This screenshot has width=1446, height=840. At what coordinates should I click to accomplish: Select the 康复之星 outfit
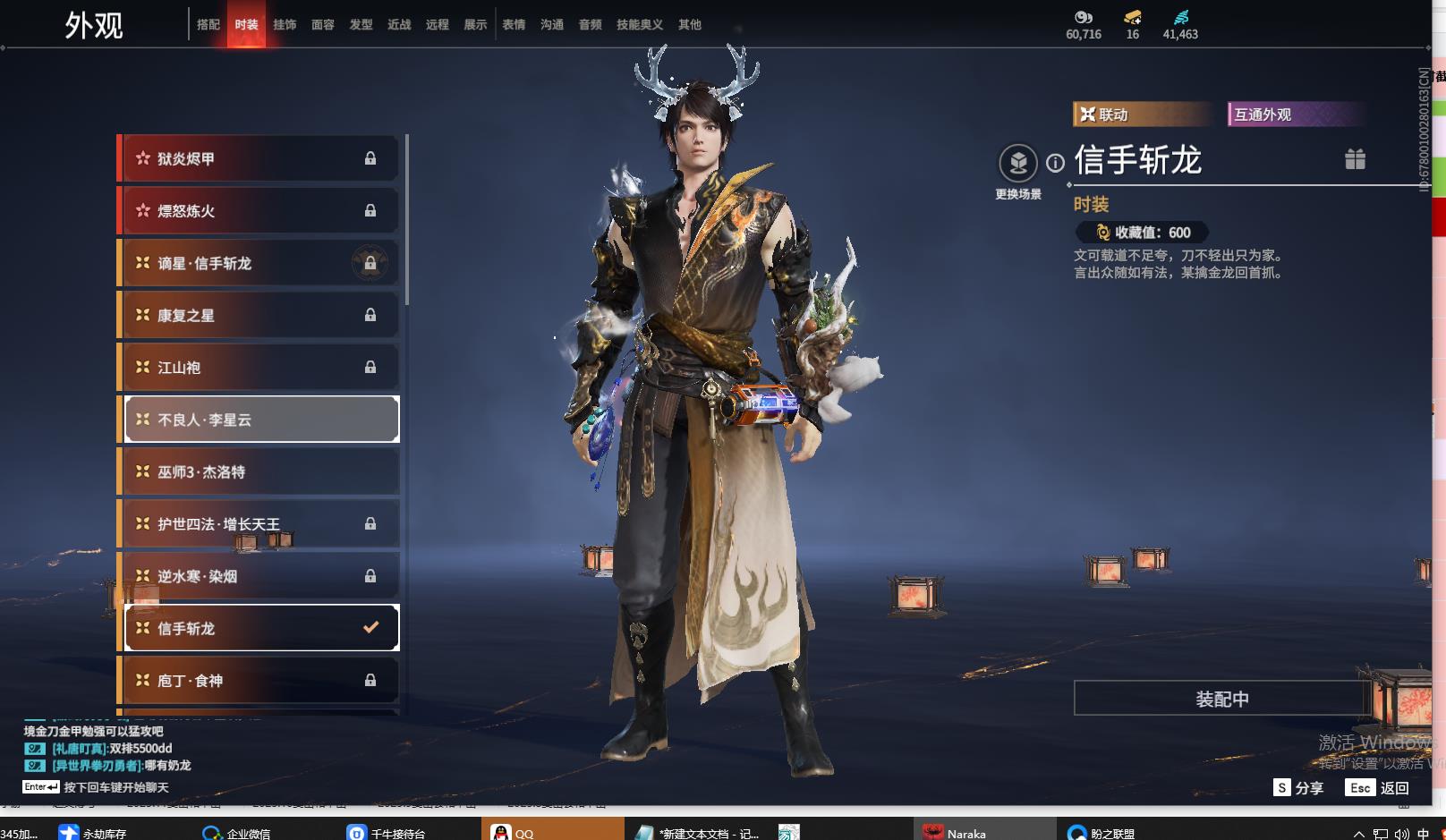[x=260, y=315]
